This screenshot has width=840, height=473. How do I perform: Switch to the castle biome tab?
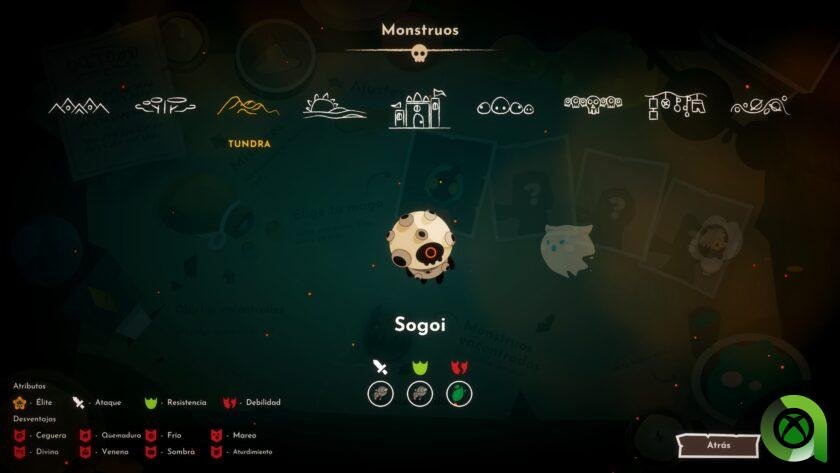pos(419,108)
